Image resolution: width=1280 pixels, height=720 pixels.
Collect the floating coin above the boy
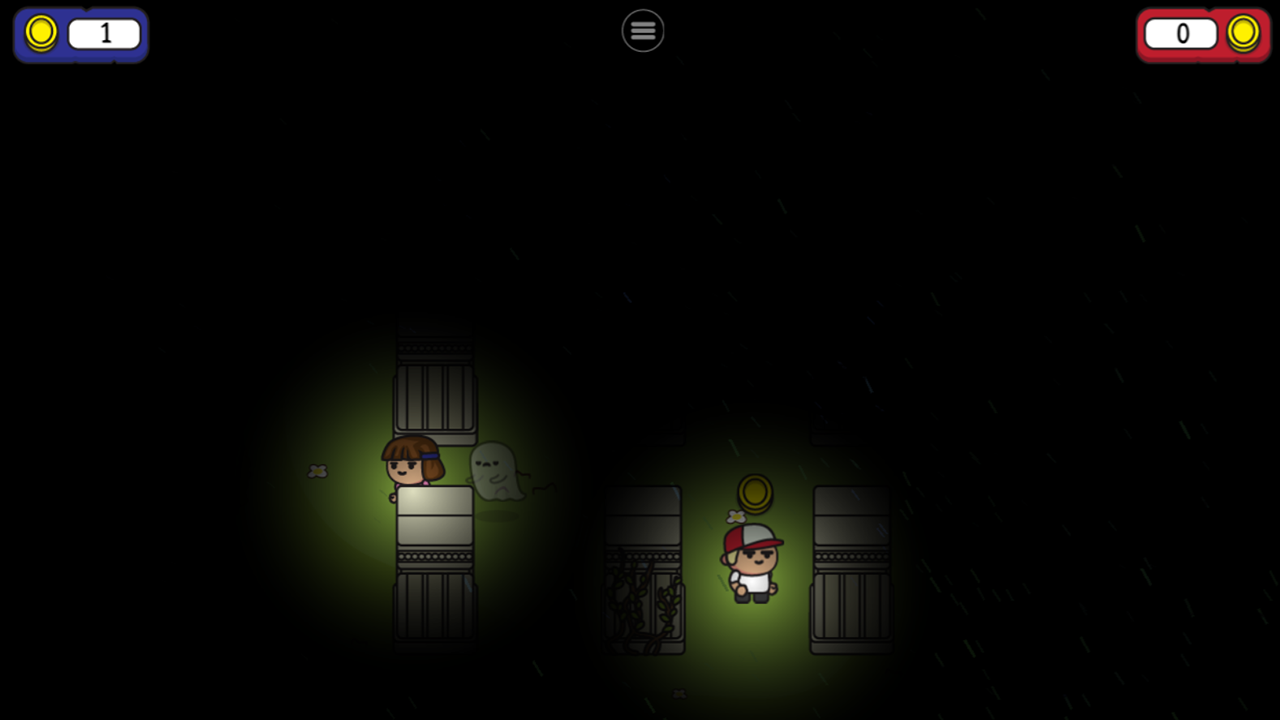click(x=755, y=494)
